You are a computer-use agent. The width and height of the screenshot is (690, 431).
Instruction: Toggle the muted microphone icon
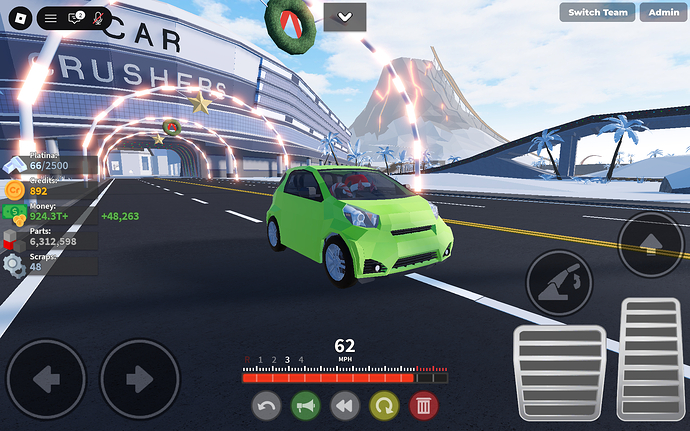coord(98,18)
